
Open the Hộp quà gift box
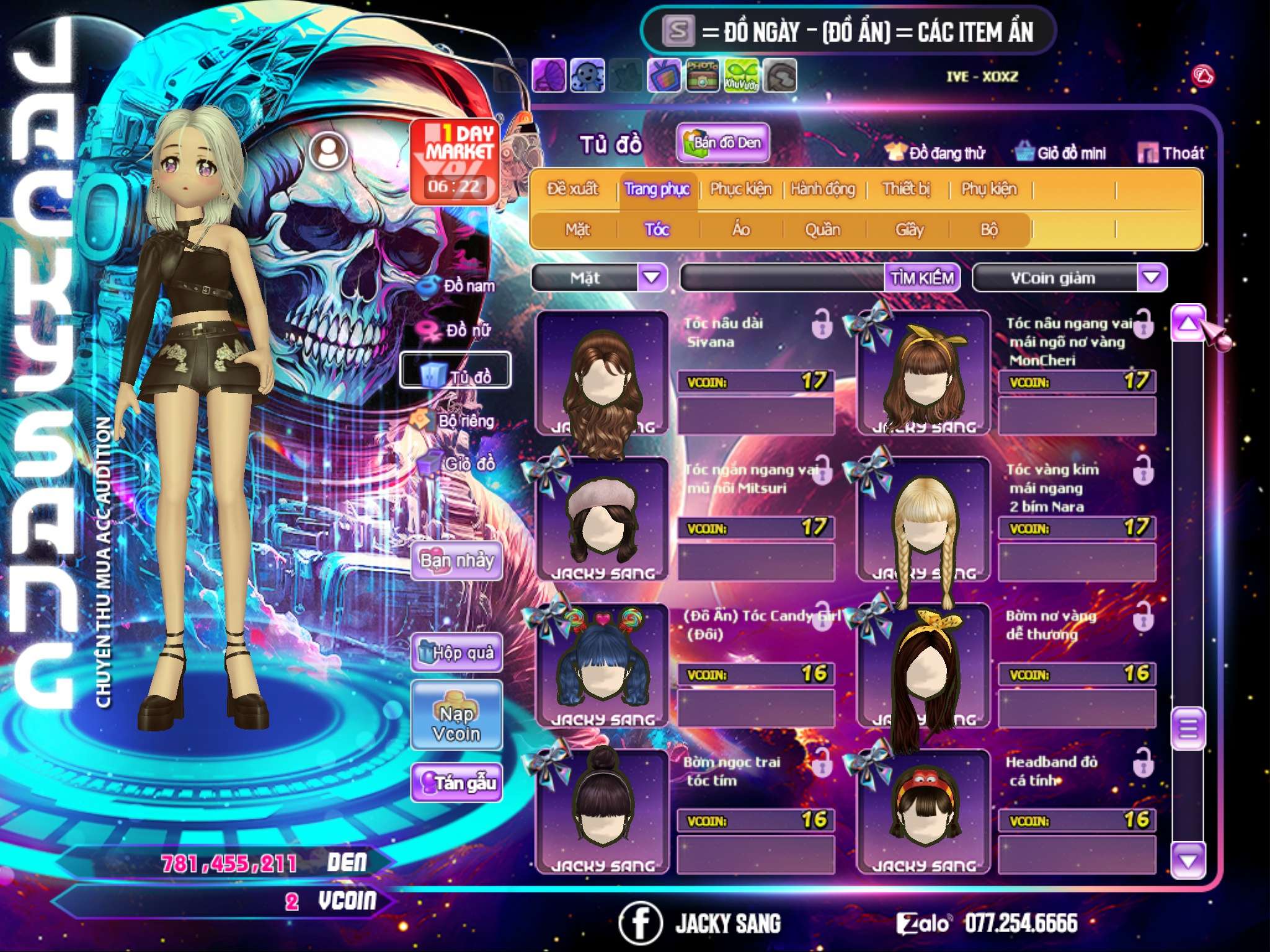(x=456, y=653)
